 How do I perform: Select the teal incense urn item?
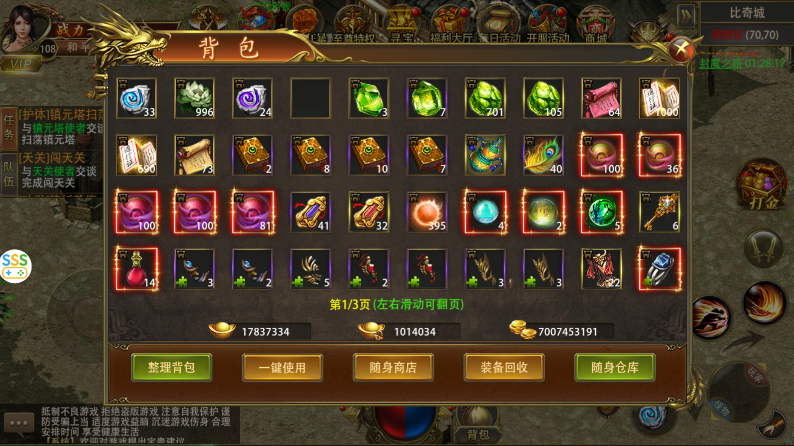pyautogui.click(x=485, y=155)
